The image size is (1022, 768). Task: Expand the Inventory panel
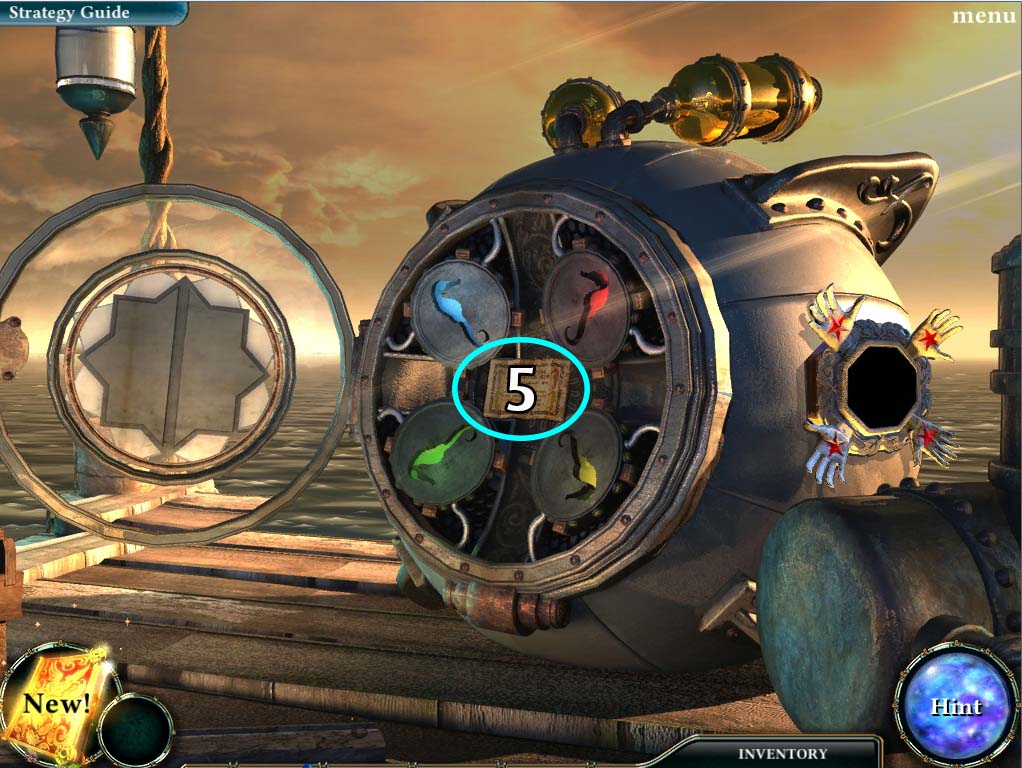point(782,753)
